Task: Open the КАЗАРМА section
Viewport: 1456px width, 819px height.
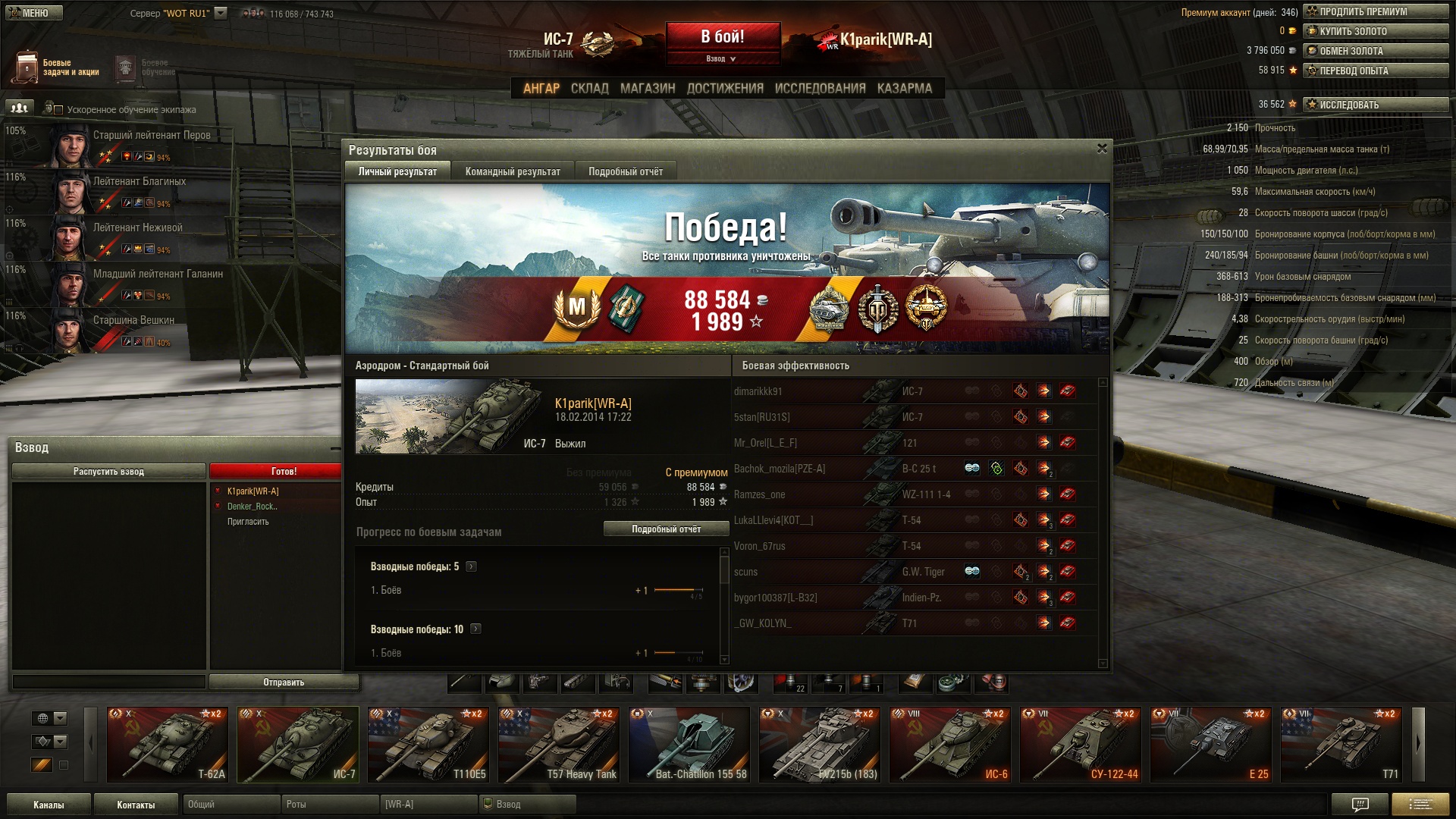Action: coord(904,89)
